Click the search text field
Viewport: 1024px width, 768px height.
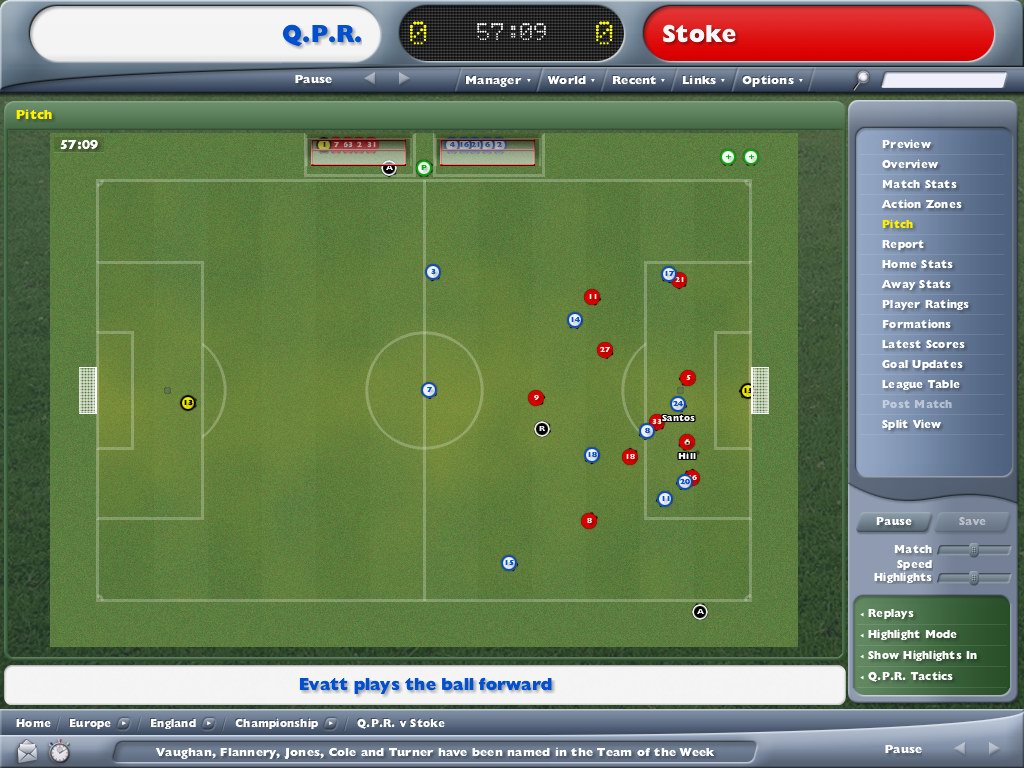click(x=943, y=80)
